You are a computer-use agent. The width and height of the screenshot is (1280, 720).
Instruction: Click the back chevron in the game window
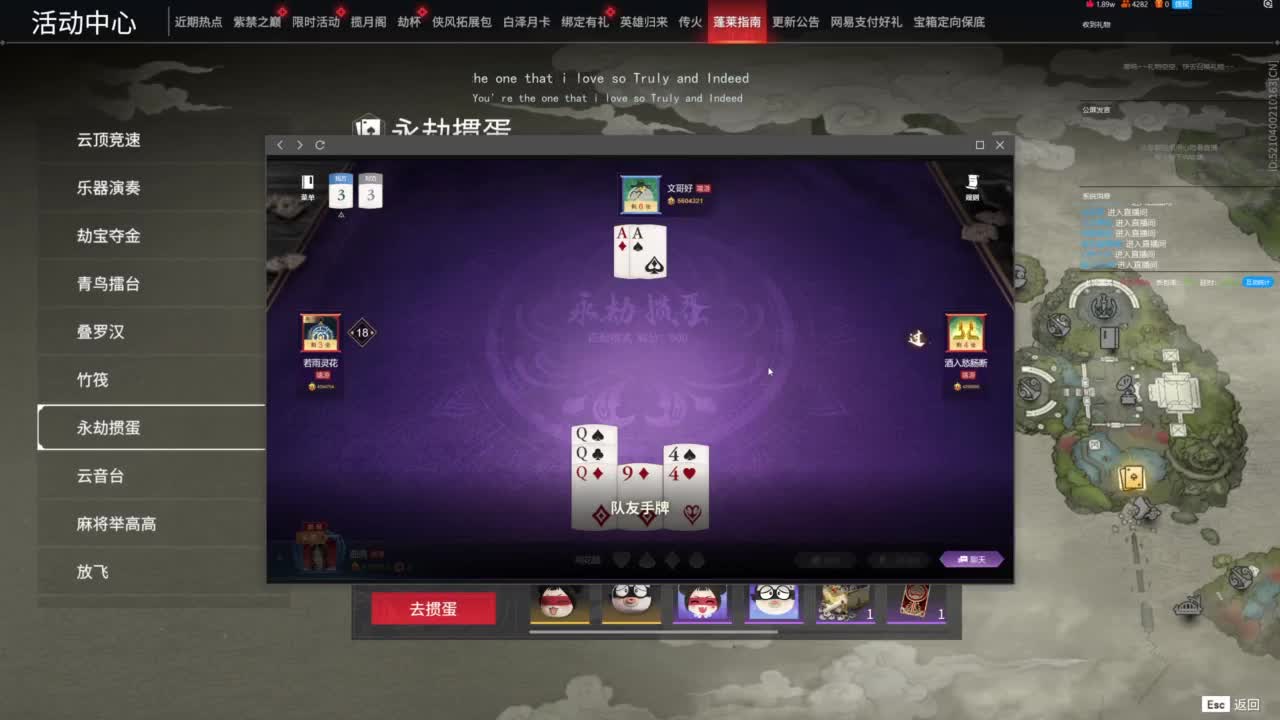[x=280, y=145]
